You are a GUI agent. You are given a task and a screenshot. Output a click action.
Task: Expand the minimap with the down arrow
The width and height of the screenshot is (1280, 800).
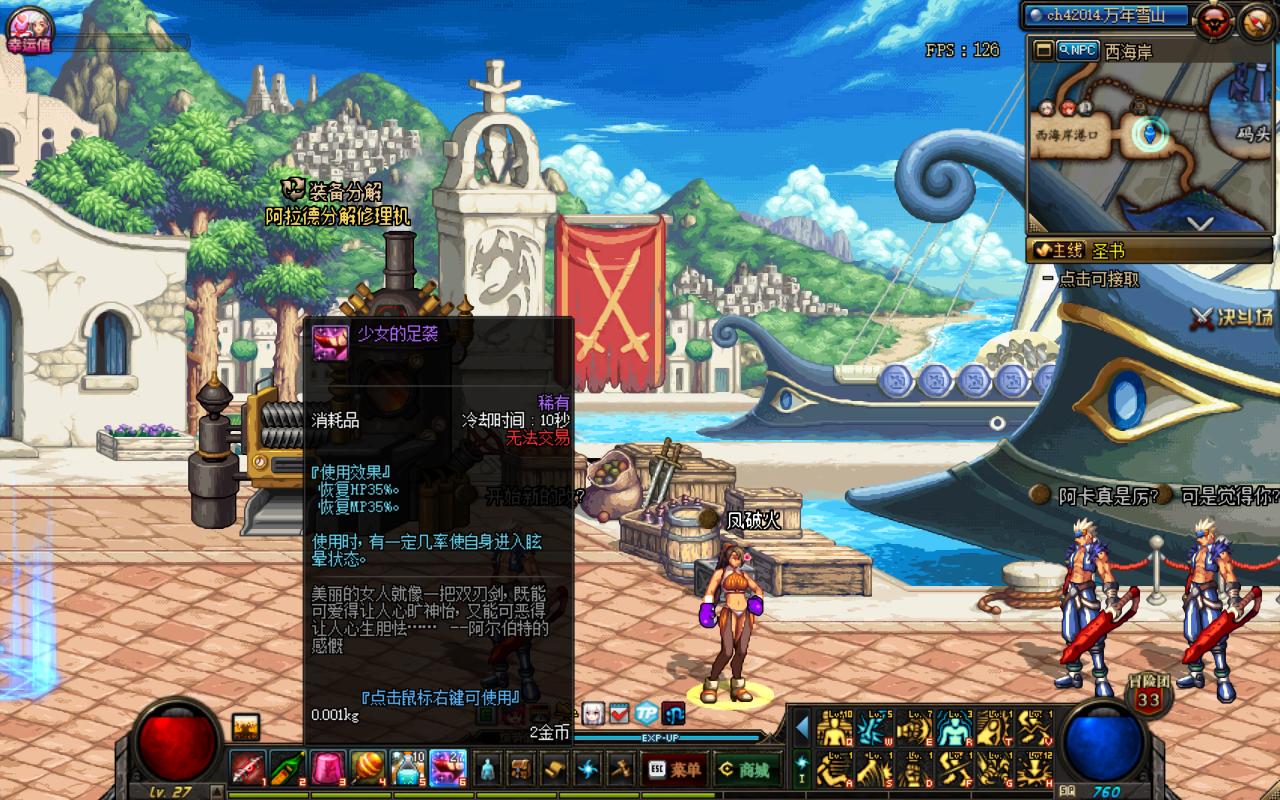tap(1199, 223)
